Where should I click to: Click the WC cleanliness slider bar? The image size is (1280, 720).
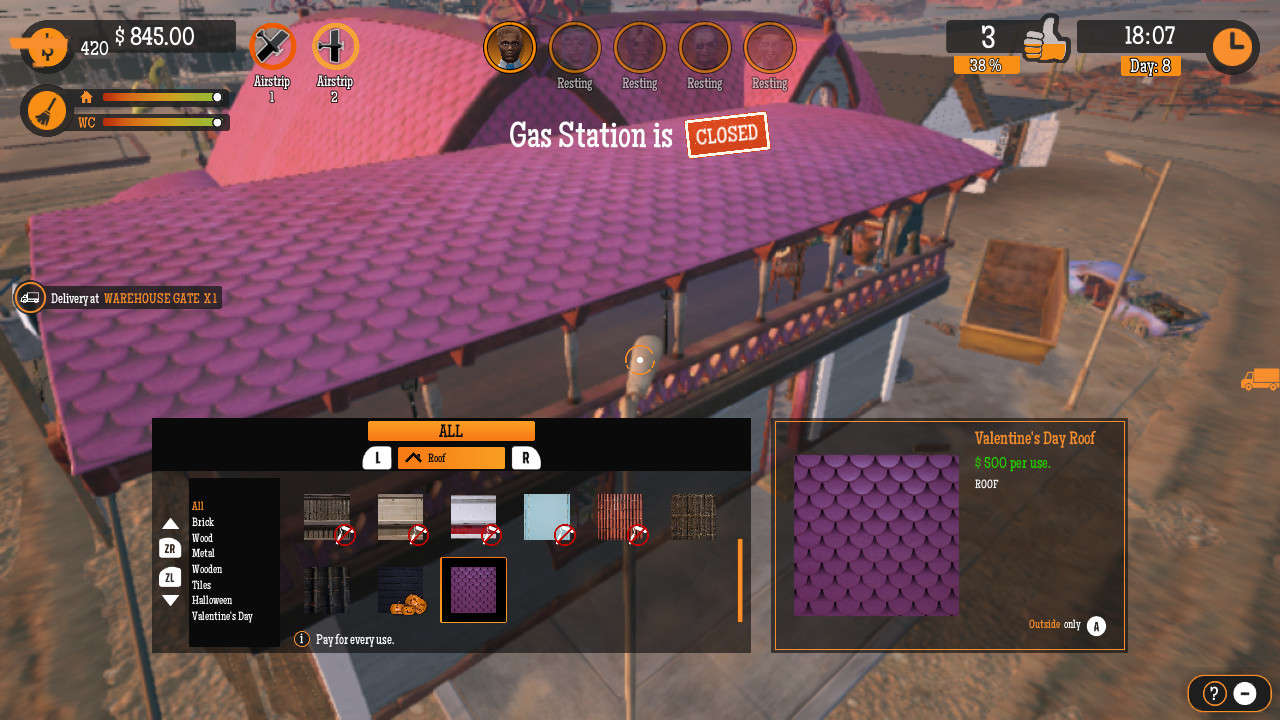click(160, 123)
